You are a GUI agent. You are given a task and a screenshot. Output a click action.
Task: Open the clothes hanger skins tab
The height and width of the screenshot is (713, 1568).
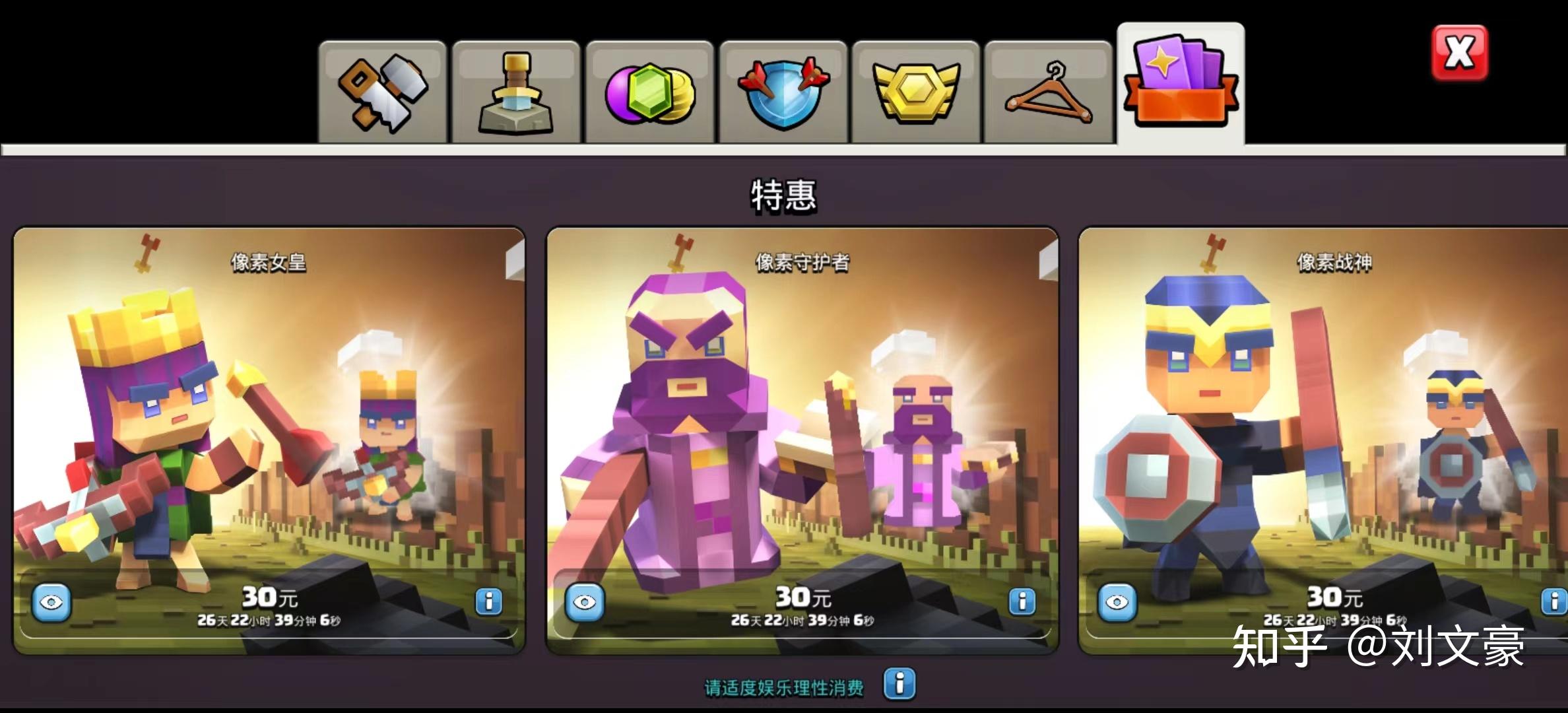click(1048, 93)
